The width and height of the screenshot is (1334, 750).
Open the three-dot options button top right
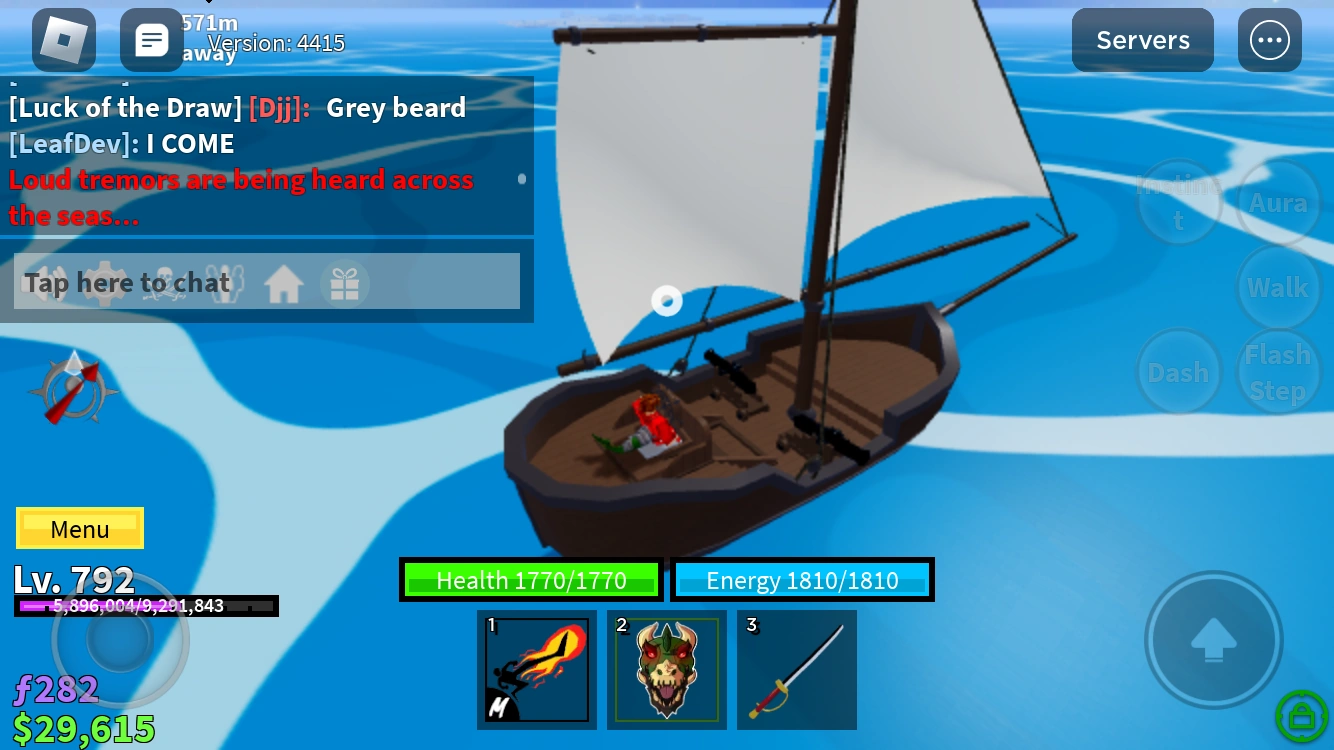pyautogui.click(x=1270, y=40)
